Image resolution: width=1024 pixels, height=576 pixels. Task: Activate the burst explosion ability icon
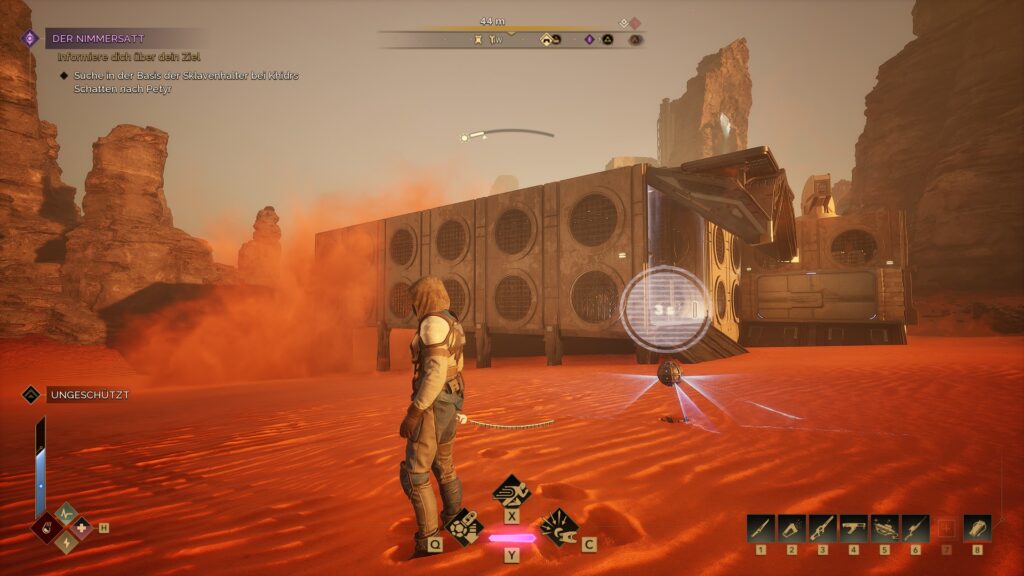(x=558, y=525)
